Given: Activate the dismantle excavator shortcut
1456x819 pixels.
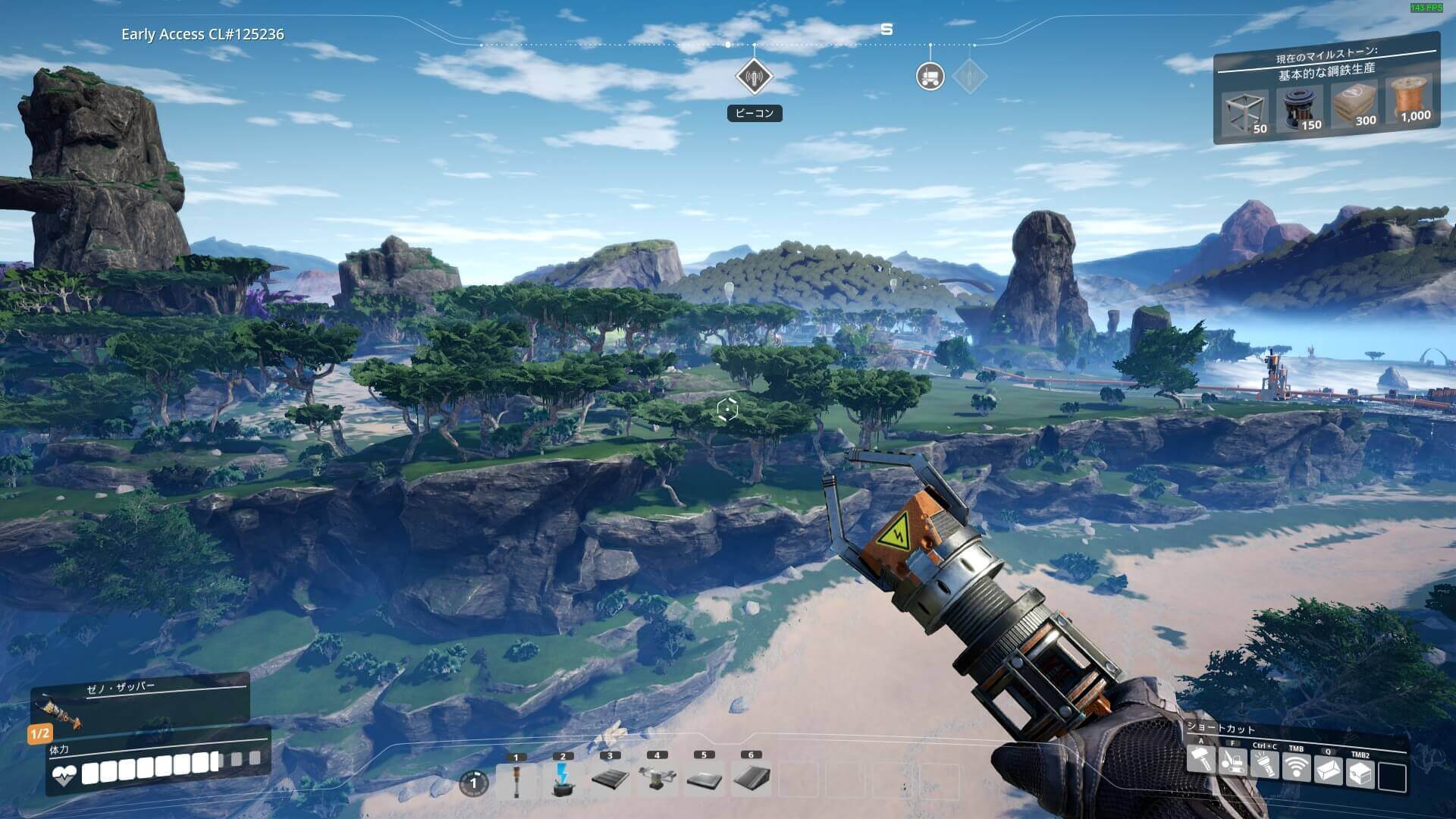Looking at the screenshot, I should click(1233, 762).
